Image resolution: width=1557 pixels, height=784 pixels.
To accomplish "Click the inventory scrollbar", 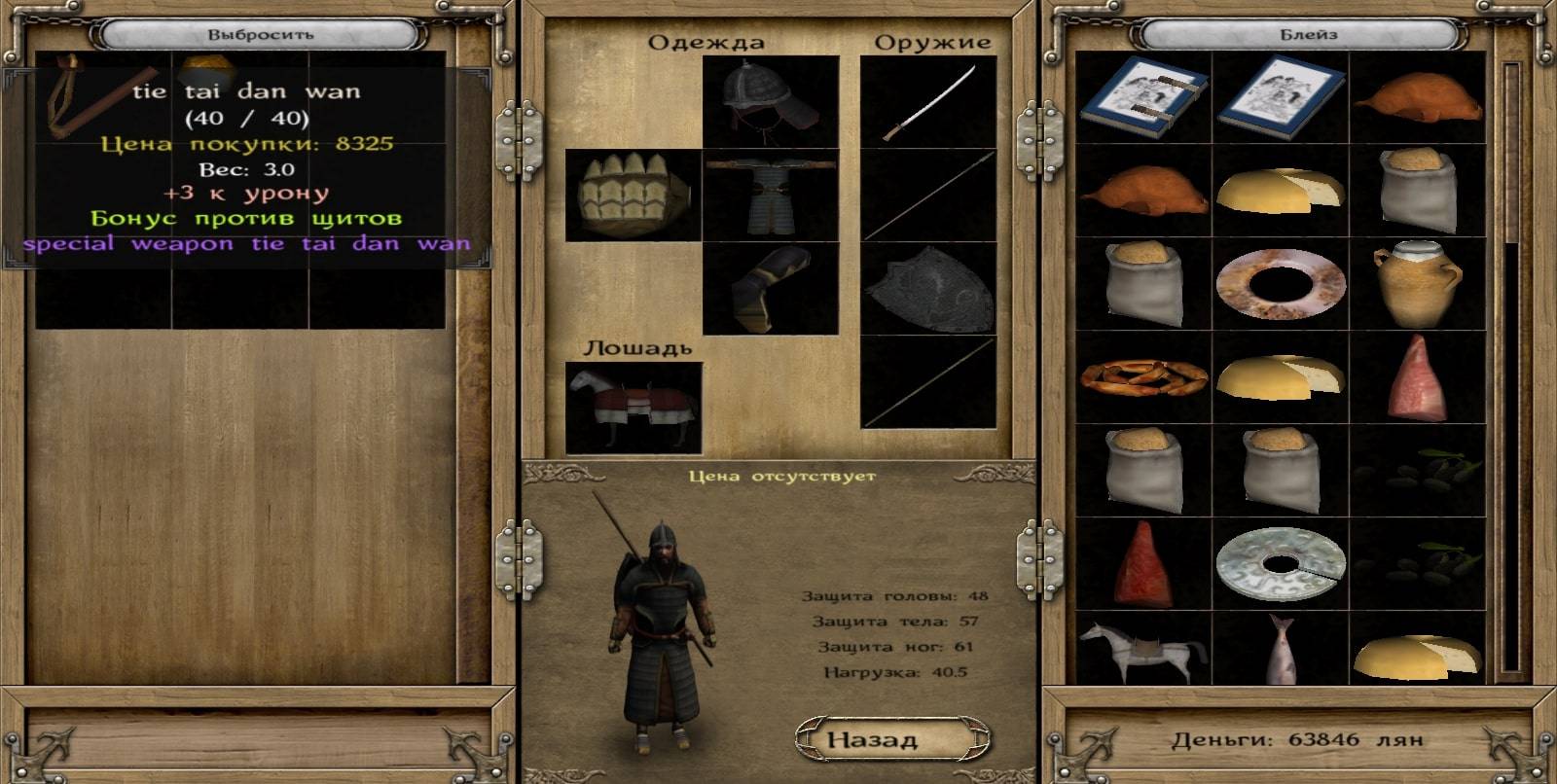I will [1511, 370].
